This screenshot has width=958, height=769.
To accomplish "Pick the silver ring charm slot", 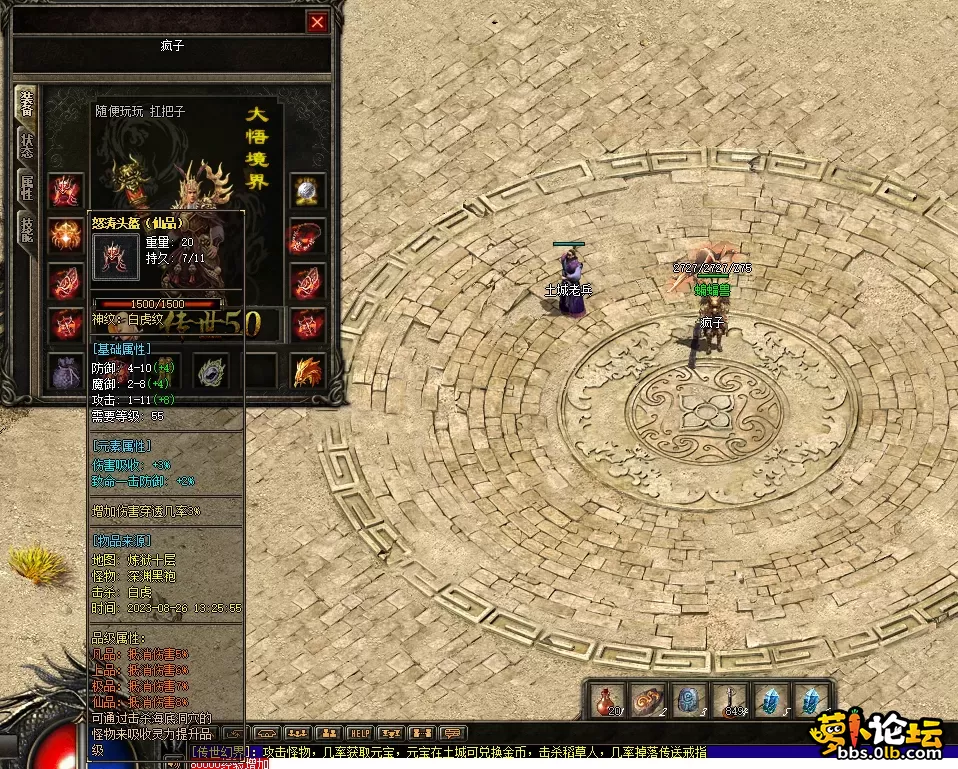I will coord(211,371).
